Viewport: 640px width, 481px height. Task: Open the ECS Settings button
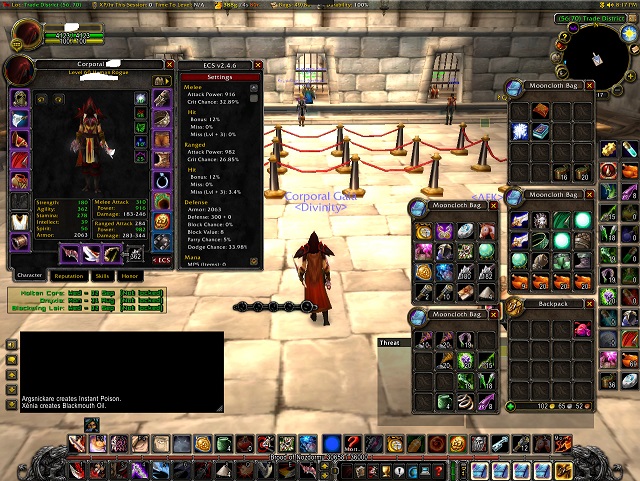point(219,77)
